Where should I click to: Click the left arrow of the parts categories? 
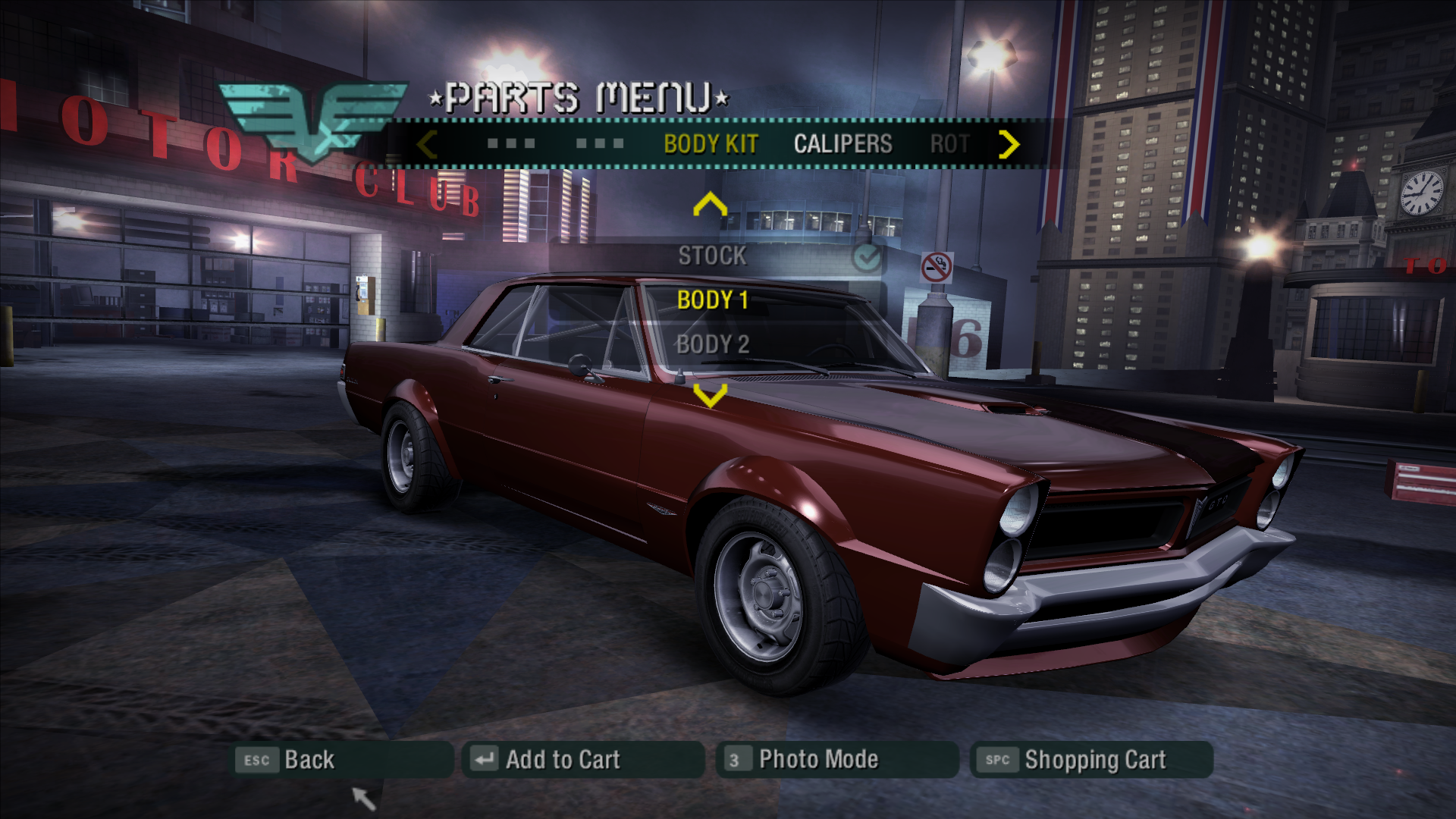(427, 144)
